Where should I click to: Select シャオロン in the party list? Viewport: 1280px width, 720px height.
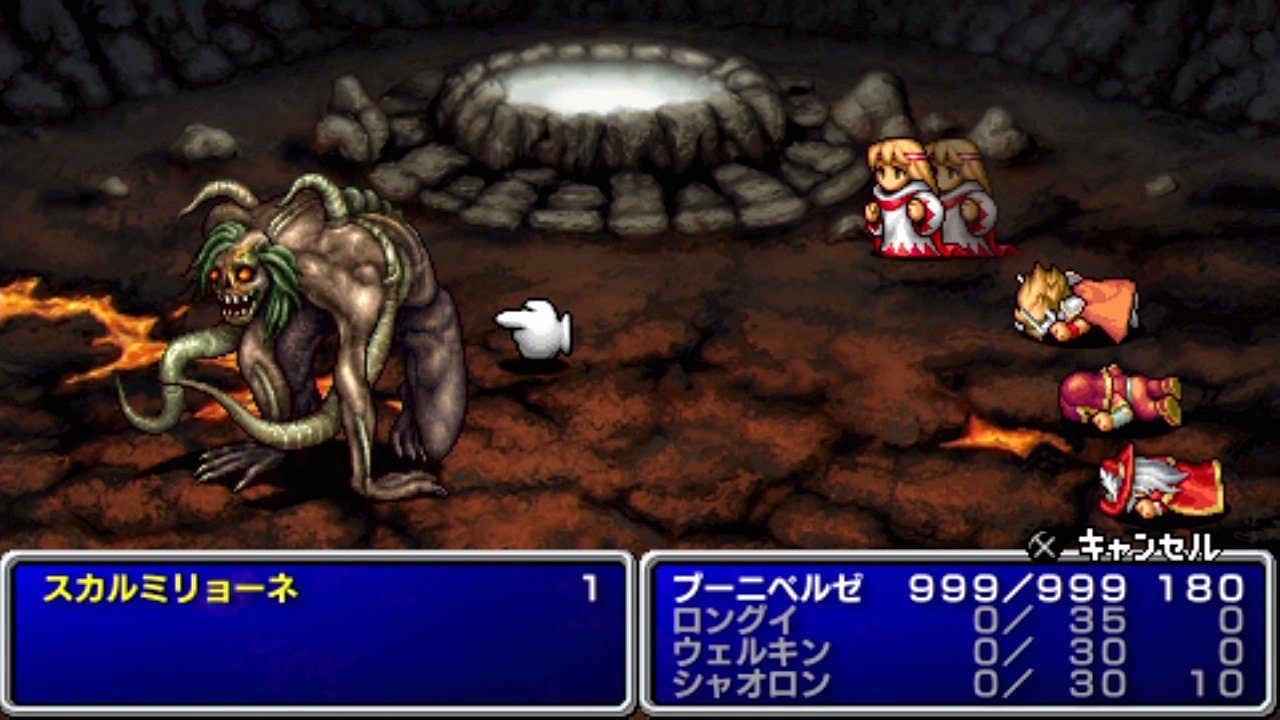[752, 684]
